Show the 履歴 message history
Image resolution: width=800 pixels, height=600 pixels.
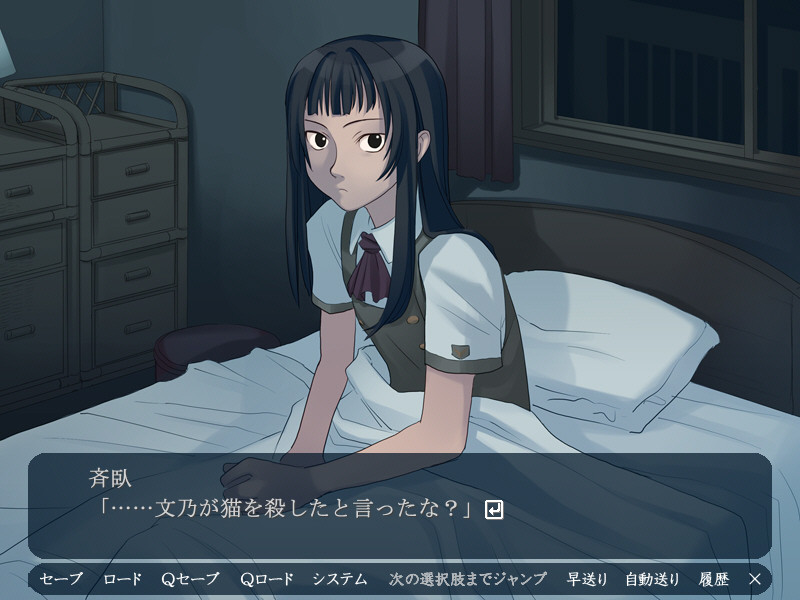point(714,579)
